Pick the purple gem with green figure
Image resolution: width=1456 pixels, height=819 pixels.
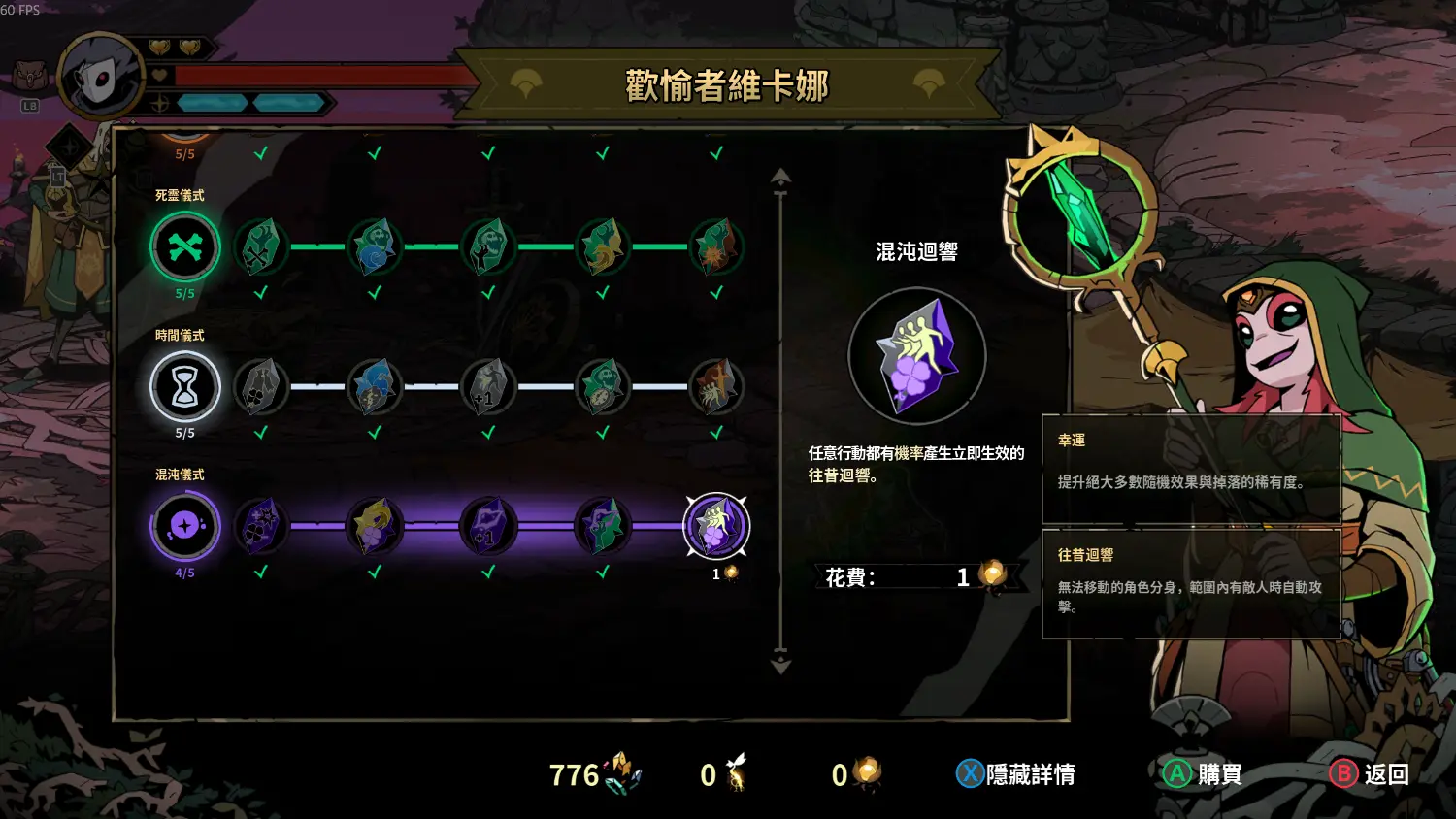(603, 526)
